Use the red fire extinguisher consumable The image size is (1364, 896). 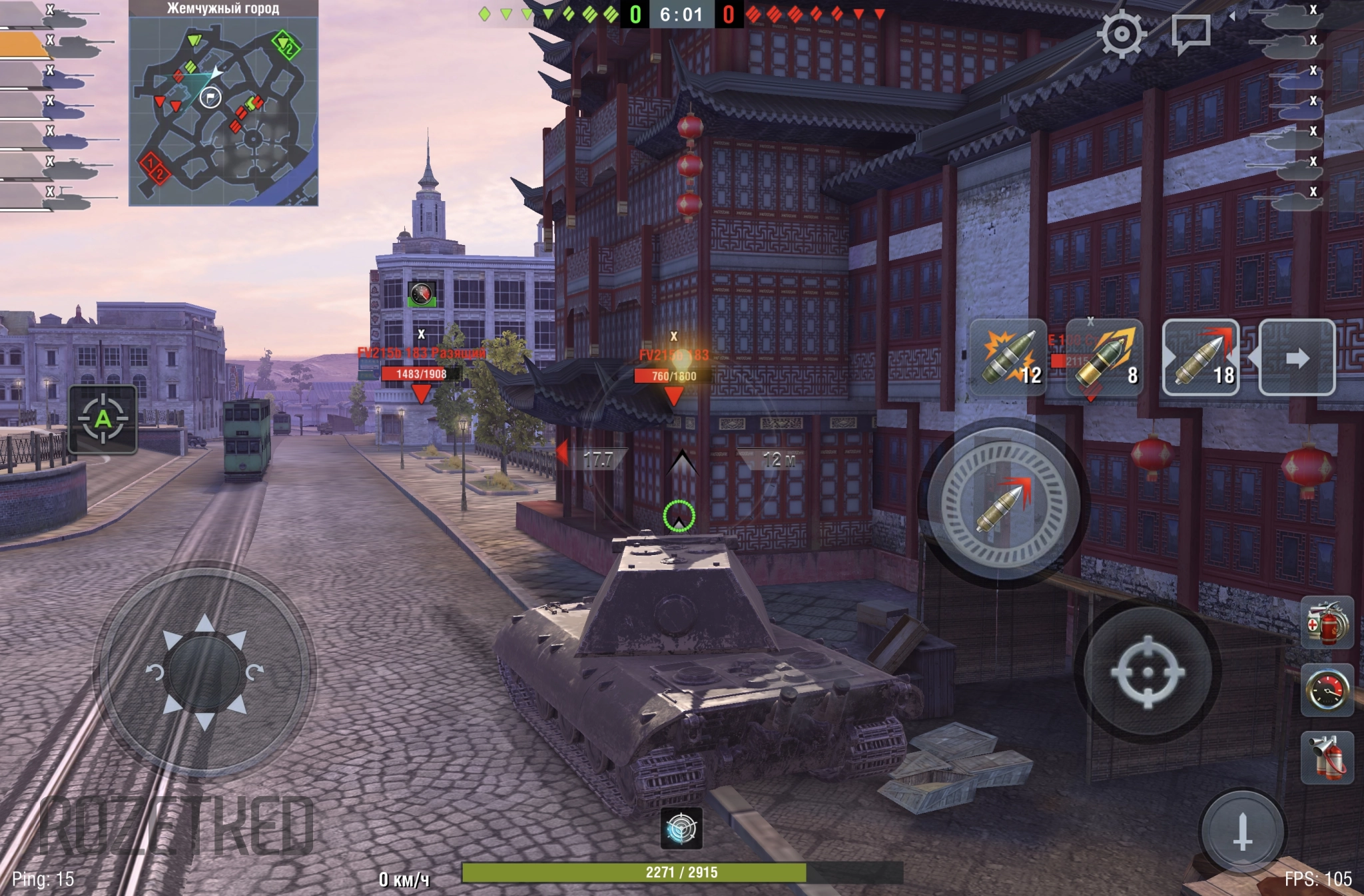(1327, 758)
